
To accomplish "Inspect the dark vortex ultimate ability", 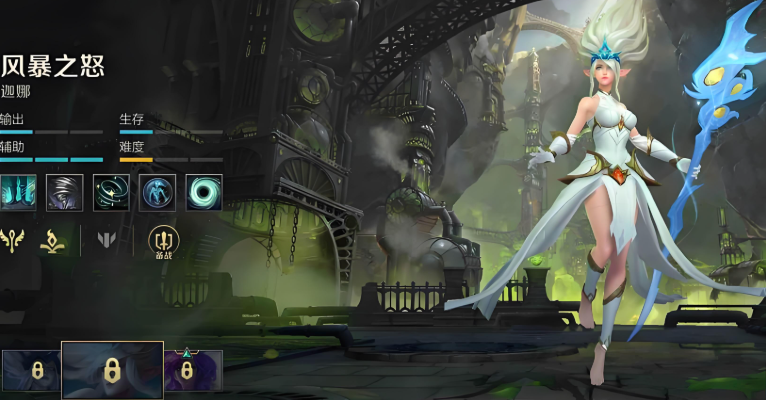I will pos(204,192).
